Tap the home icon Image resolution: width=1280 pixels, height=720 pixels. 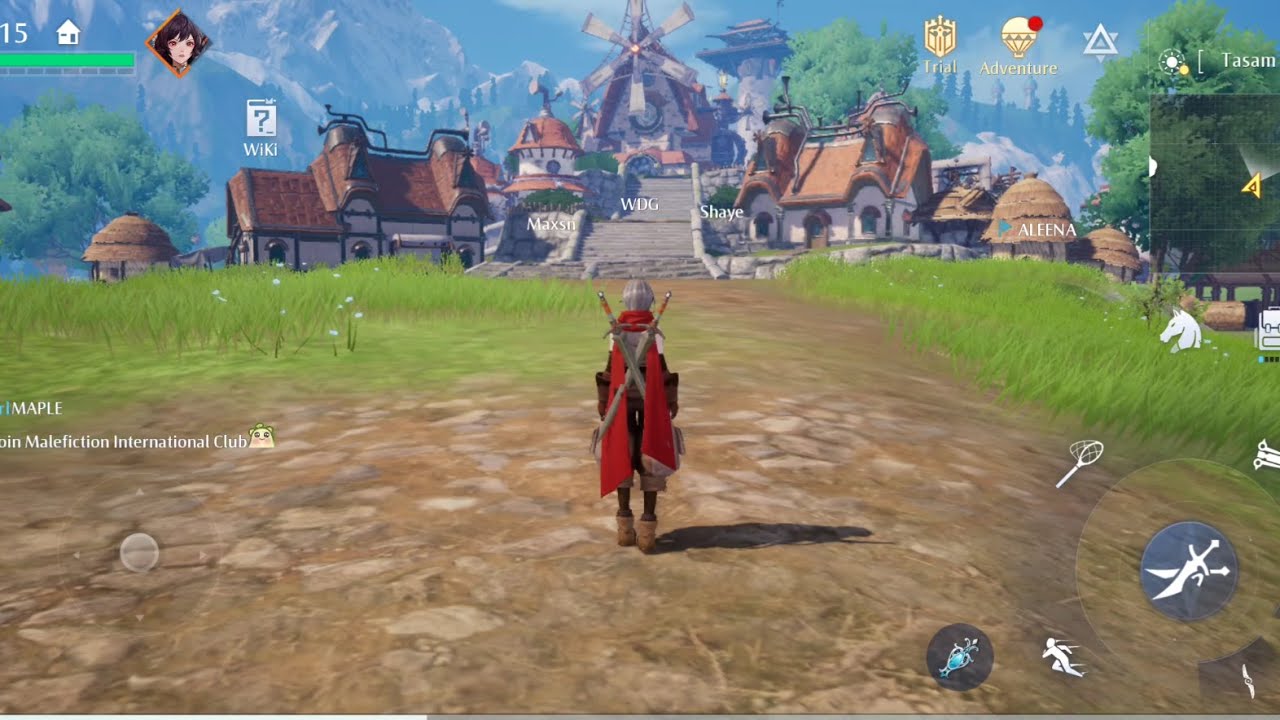pos(68,33)
